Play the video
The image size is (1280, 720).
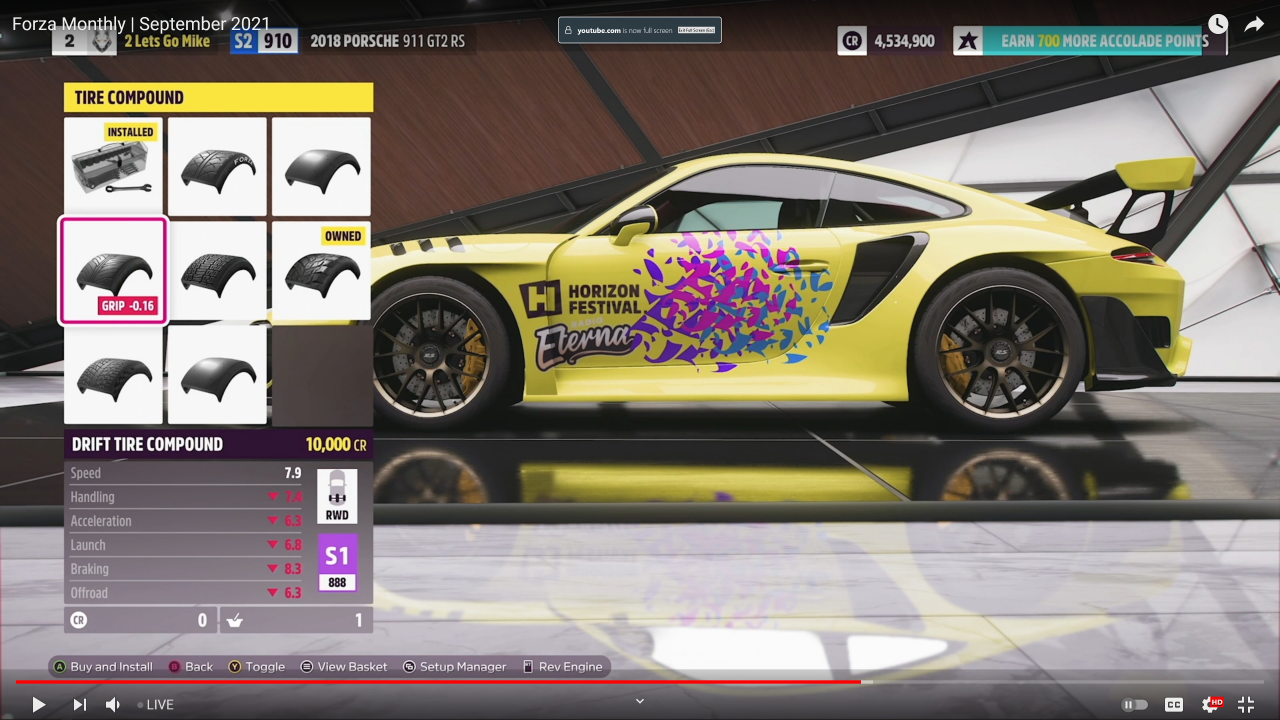[38, 704]
